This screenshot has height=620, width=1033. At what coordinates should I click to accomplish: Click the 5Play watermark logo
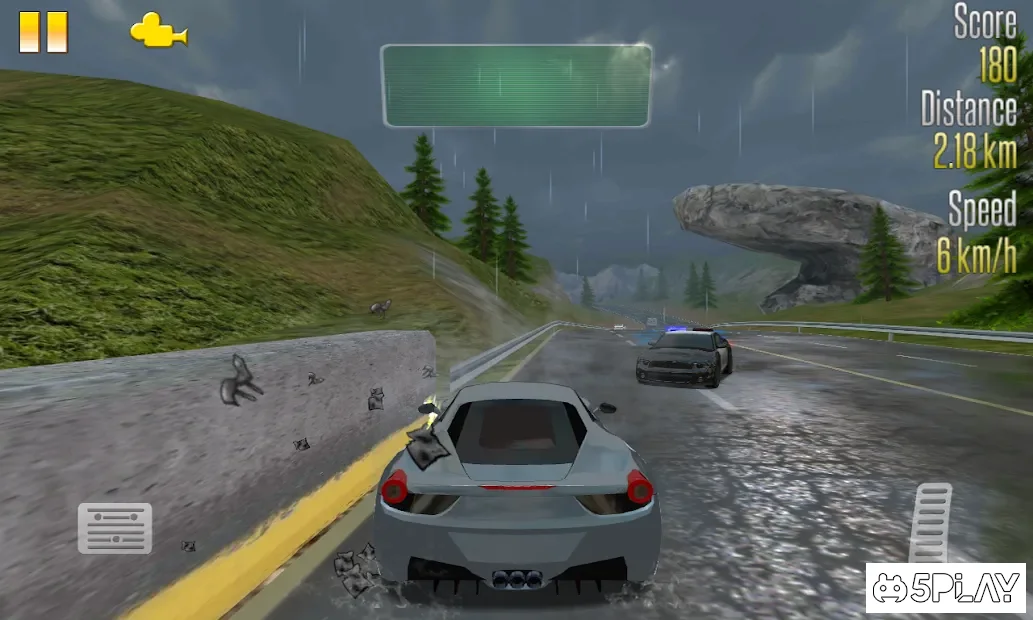945,587
